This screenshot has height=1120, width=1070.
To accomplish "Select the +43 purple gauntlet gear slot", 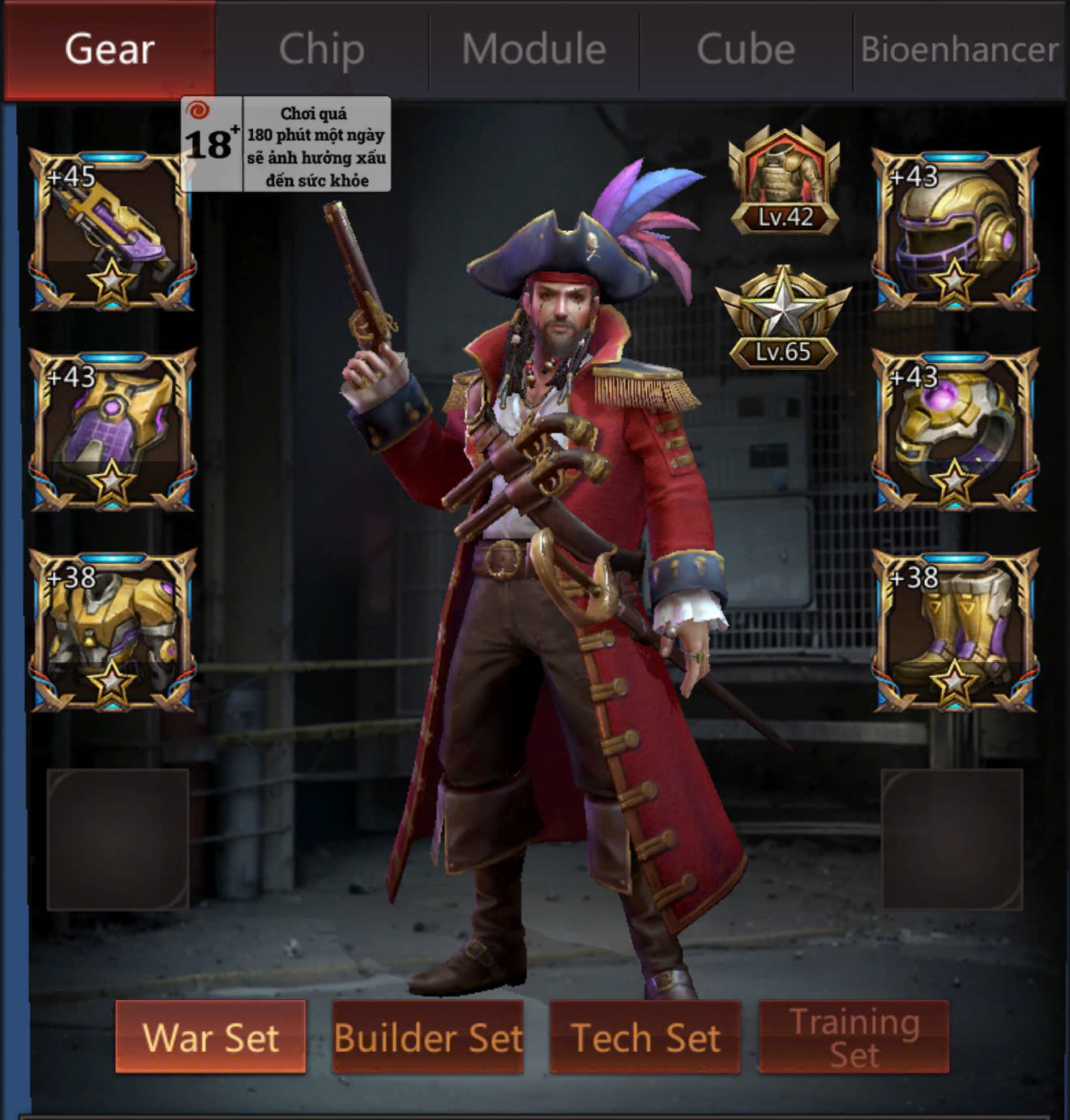I will point(112,430).
